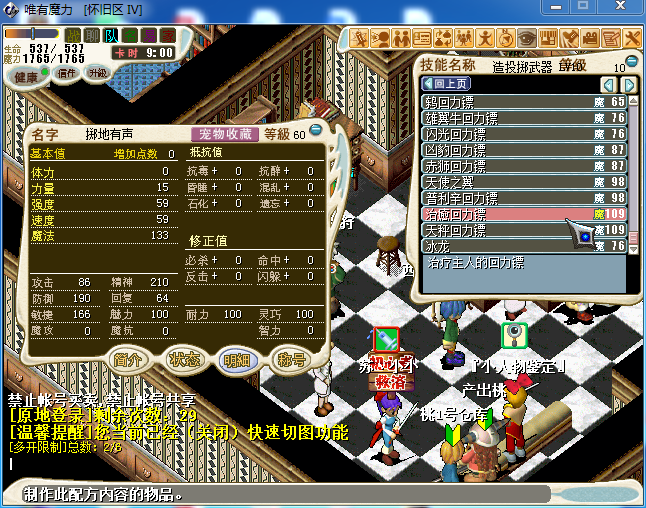The image size is (646, 508).
Task: Switch to the 简介 tab
Action: click(x=128, y=359)
